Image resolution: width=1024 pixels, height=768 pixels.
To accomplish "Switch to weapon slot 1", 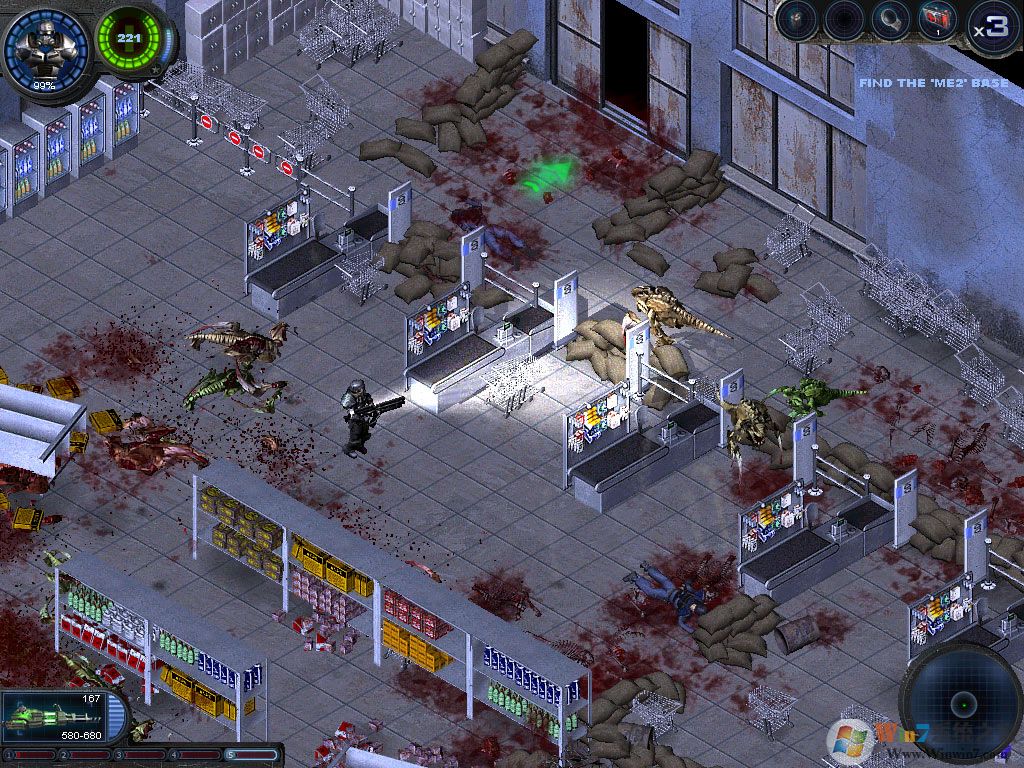I will [30, 754].
